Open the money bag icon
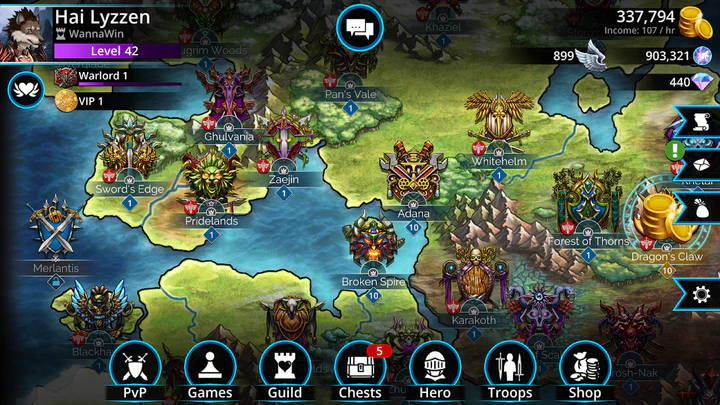This screenshot has height=405, width=720. click(701, 207)
